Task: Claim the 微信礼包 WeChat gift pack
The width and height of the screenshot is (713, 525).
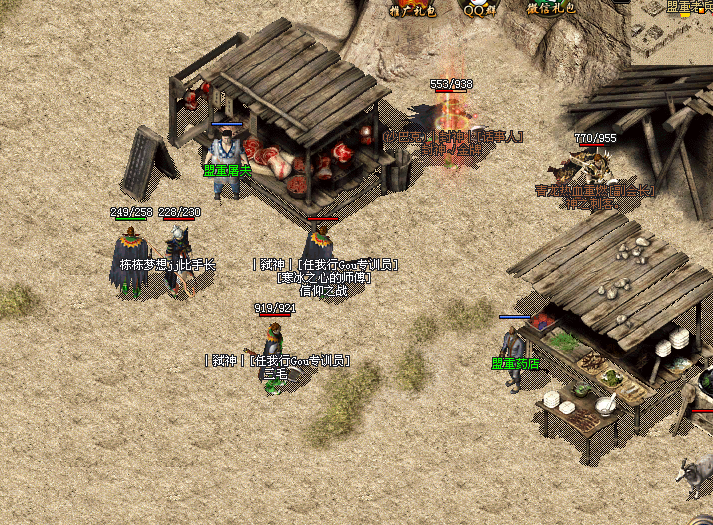Action: (x=551, y=8)
